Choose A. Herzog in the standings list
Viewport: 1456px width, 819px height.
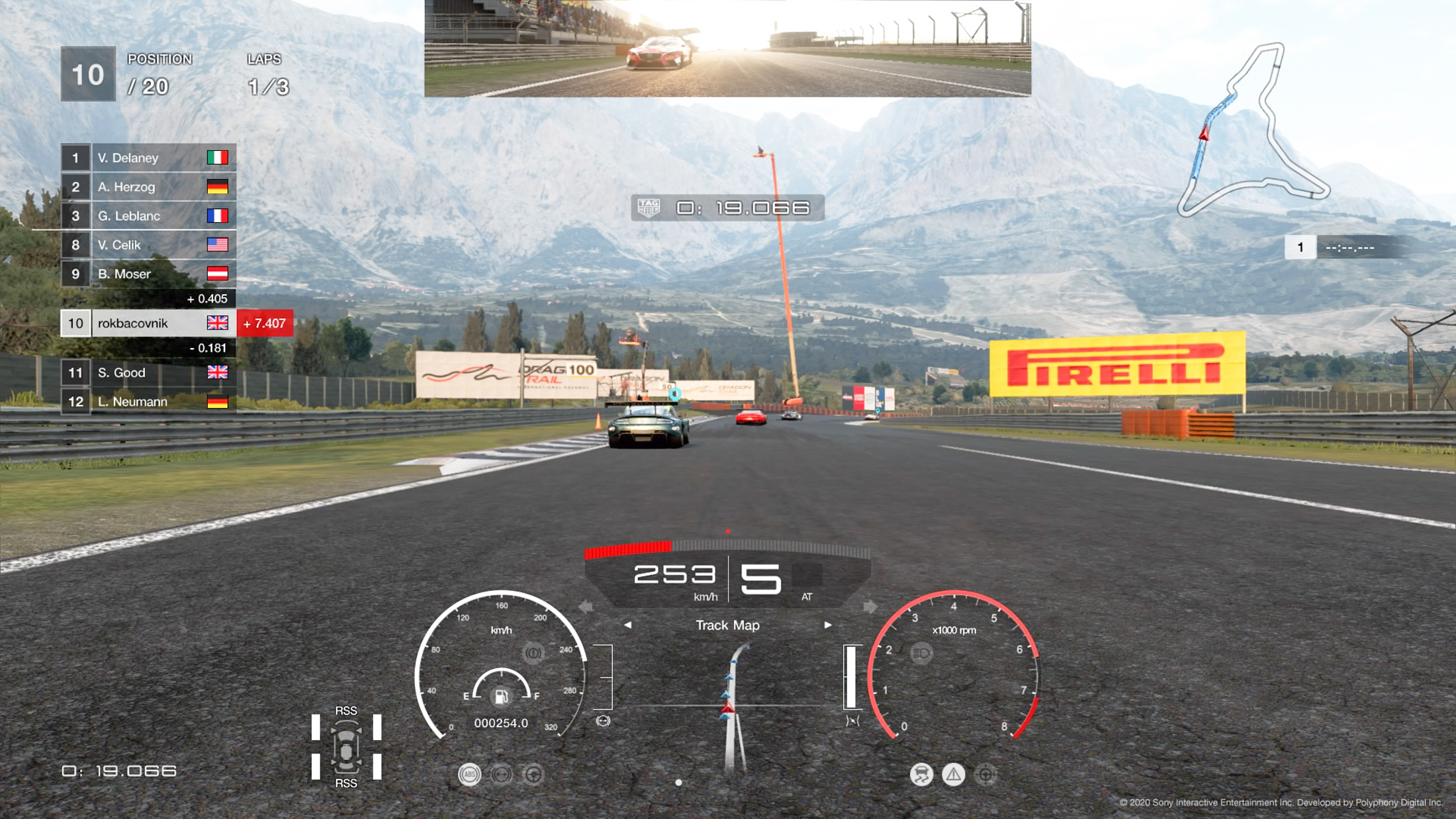[x=148, y=187]
